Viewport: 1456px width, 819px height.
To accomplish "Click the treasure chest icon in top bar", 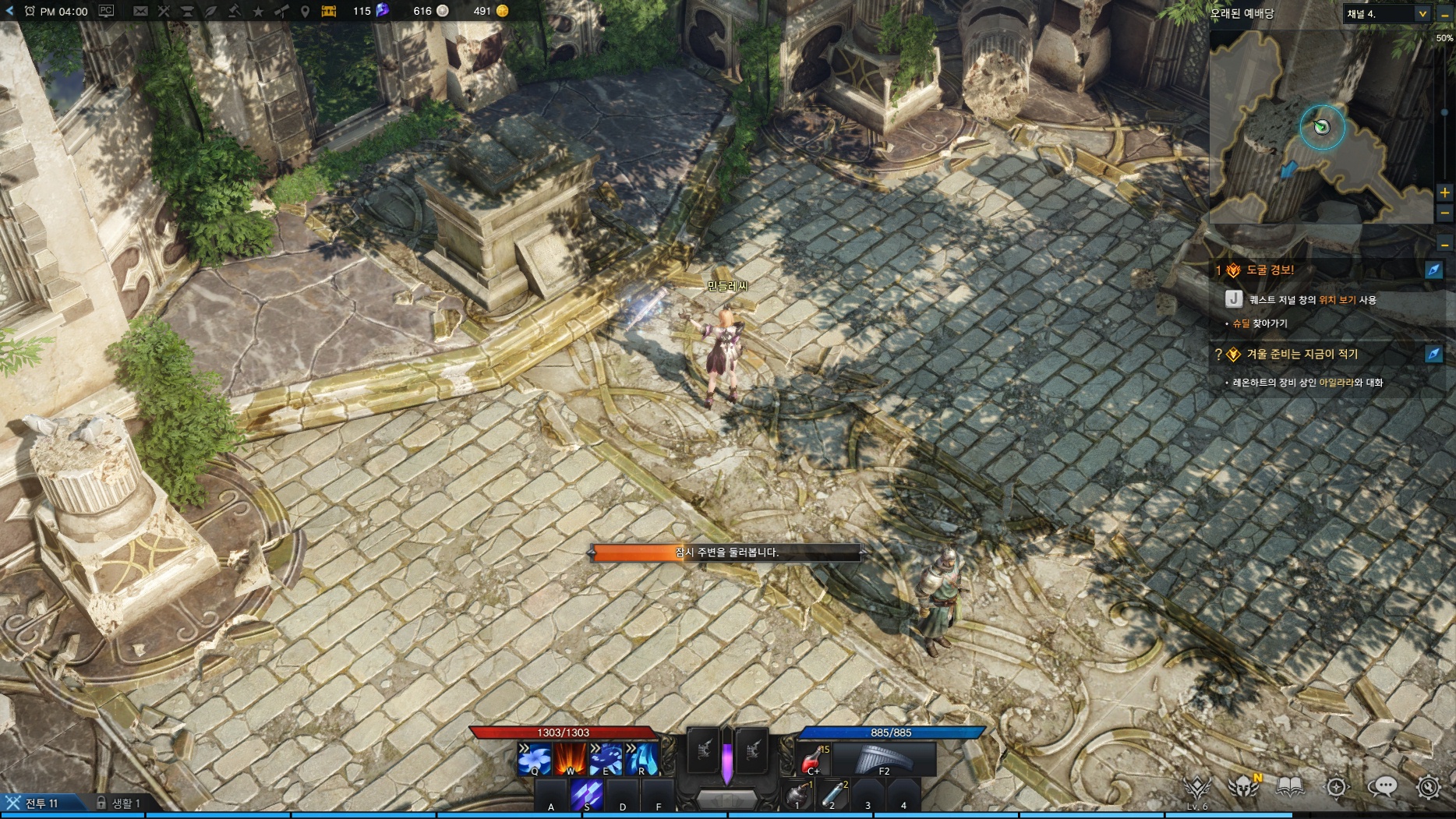I will [x=329, y=11].
